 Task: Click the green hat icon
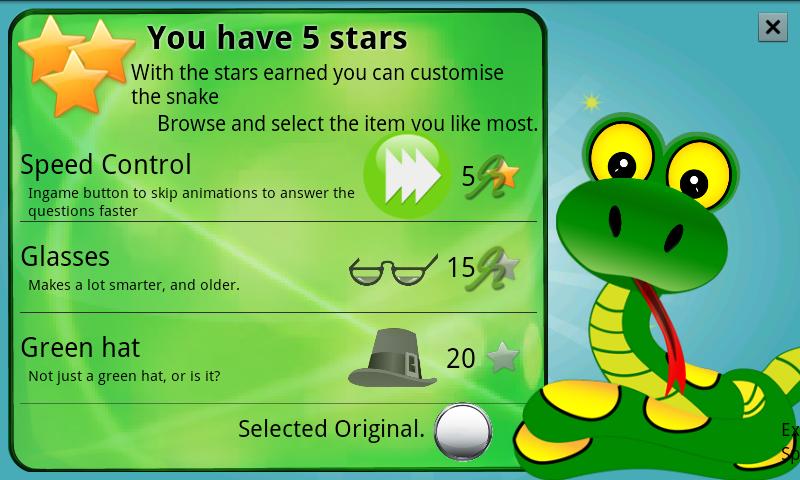point(393,357)
